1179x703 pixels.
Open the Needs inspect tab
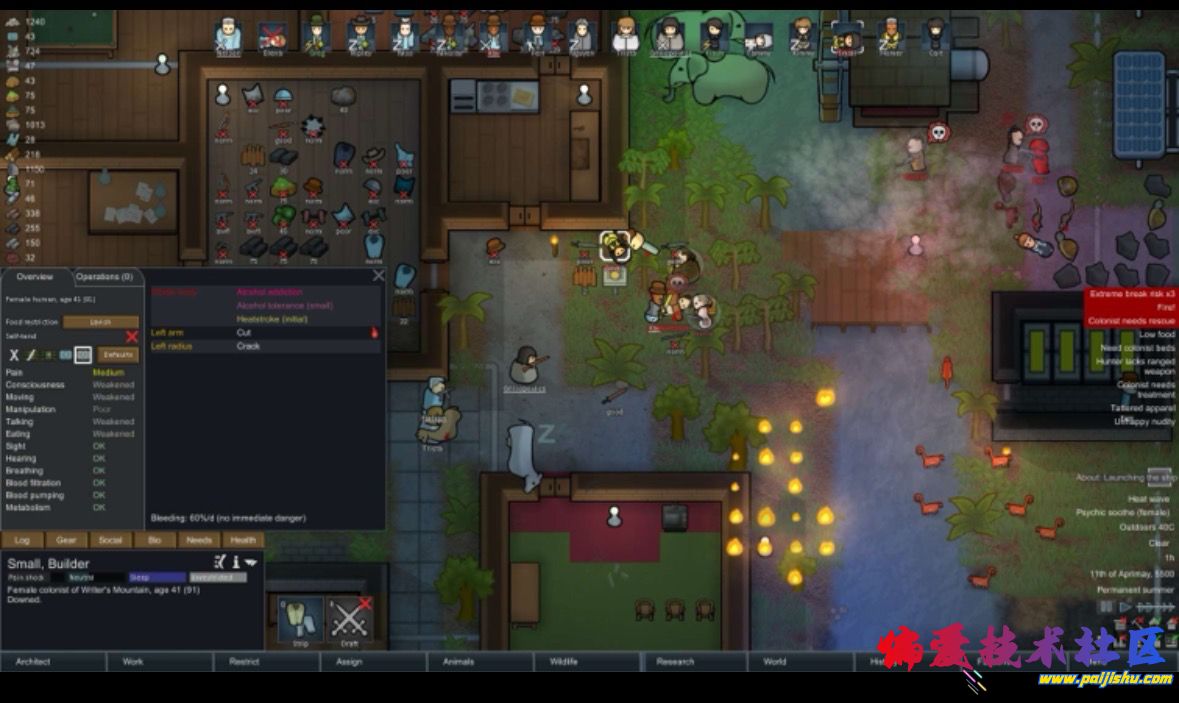[199, 540]
